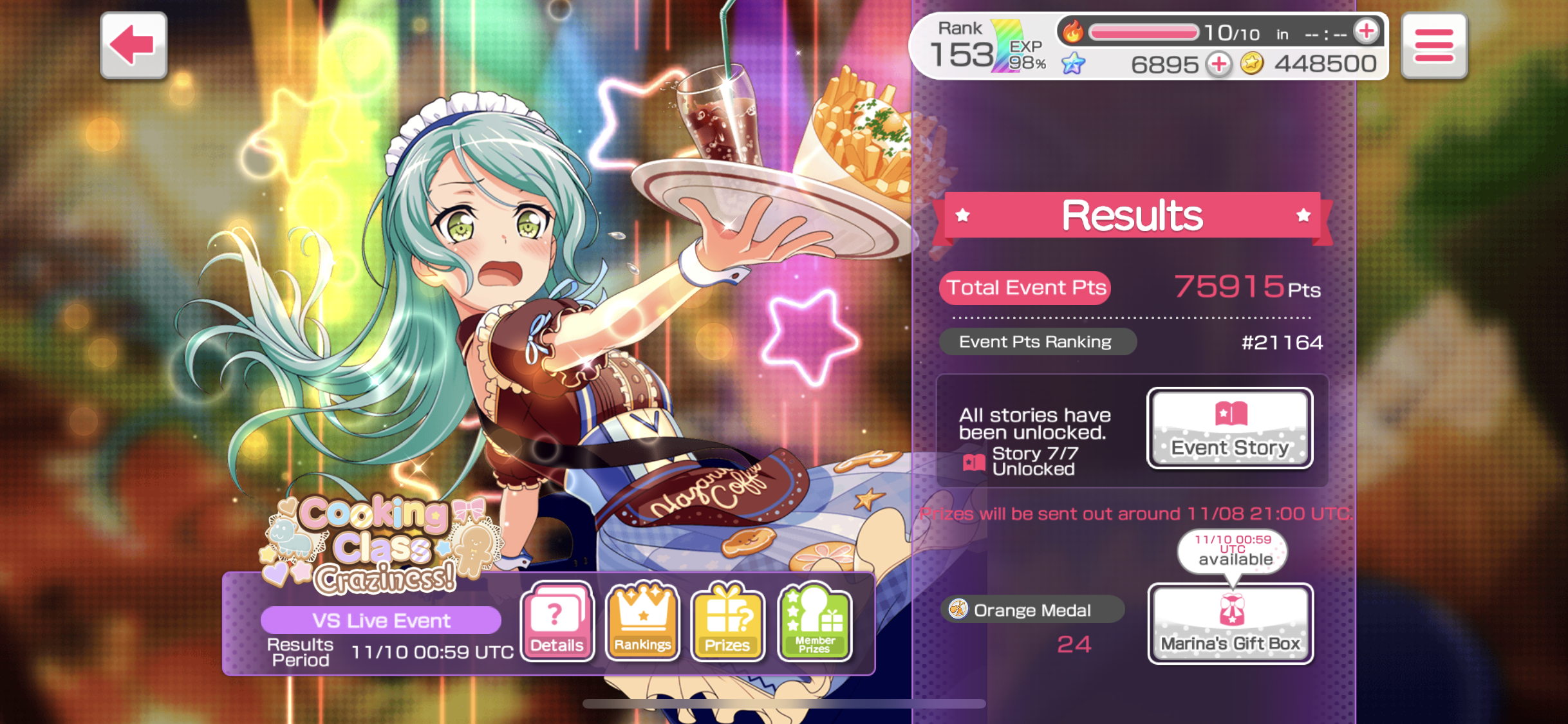View the event Rankings

tap(642, 622)
